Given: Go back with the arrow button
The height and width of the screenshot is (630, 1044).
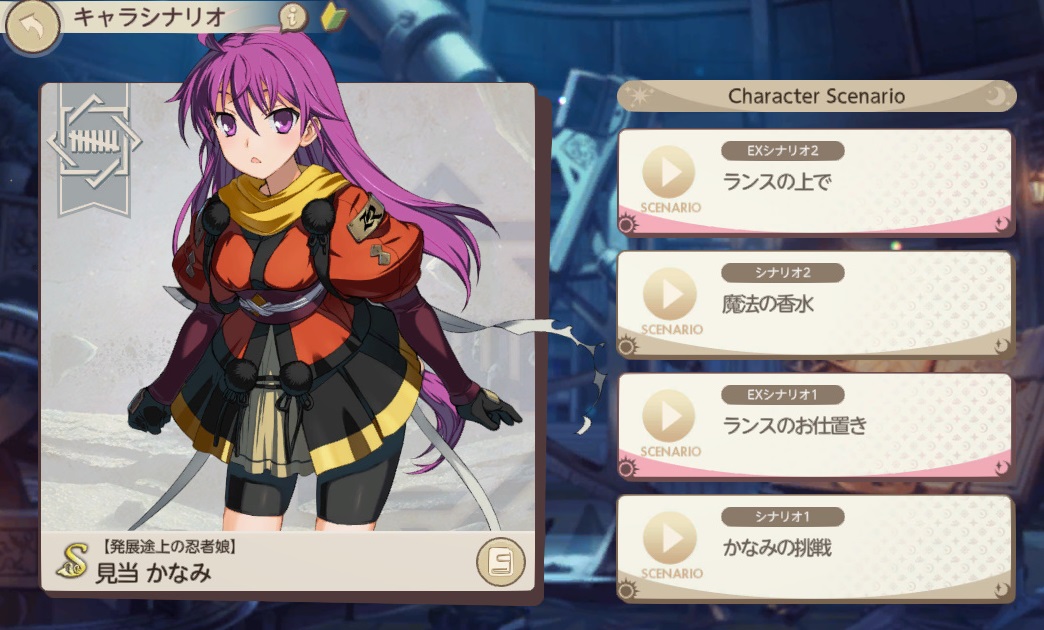Looking at the screenshot, I should 30,29.
